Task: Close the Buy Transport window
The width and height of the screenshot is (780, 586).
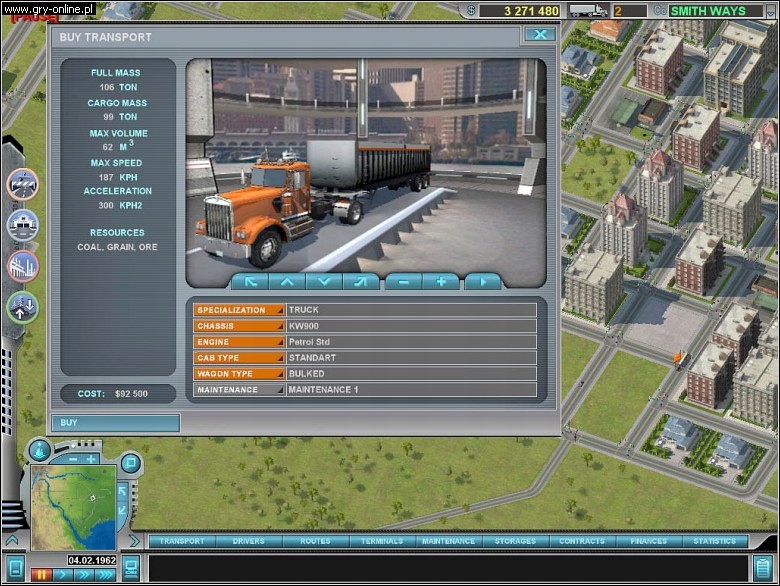Action: pos(539,35)
